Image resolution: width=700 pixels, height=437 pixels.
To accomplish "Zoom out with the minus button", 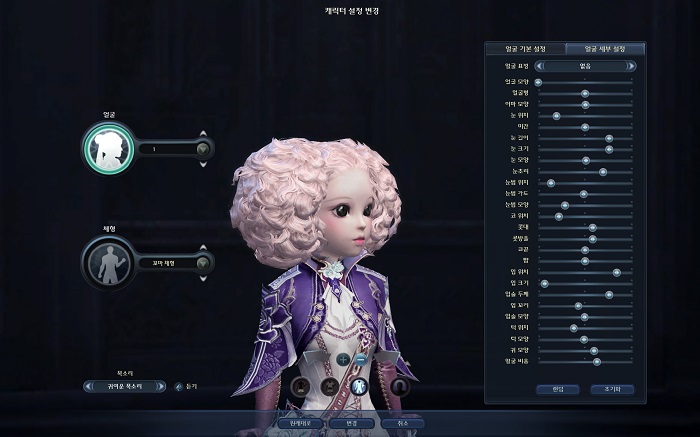I will [x=360, y=358].
